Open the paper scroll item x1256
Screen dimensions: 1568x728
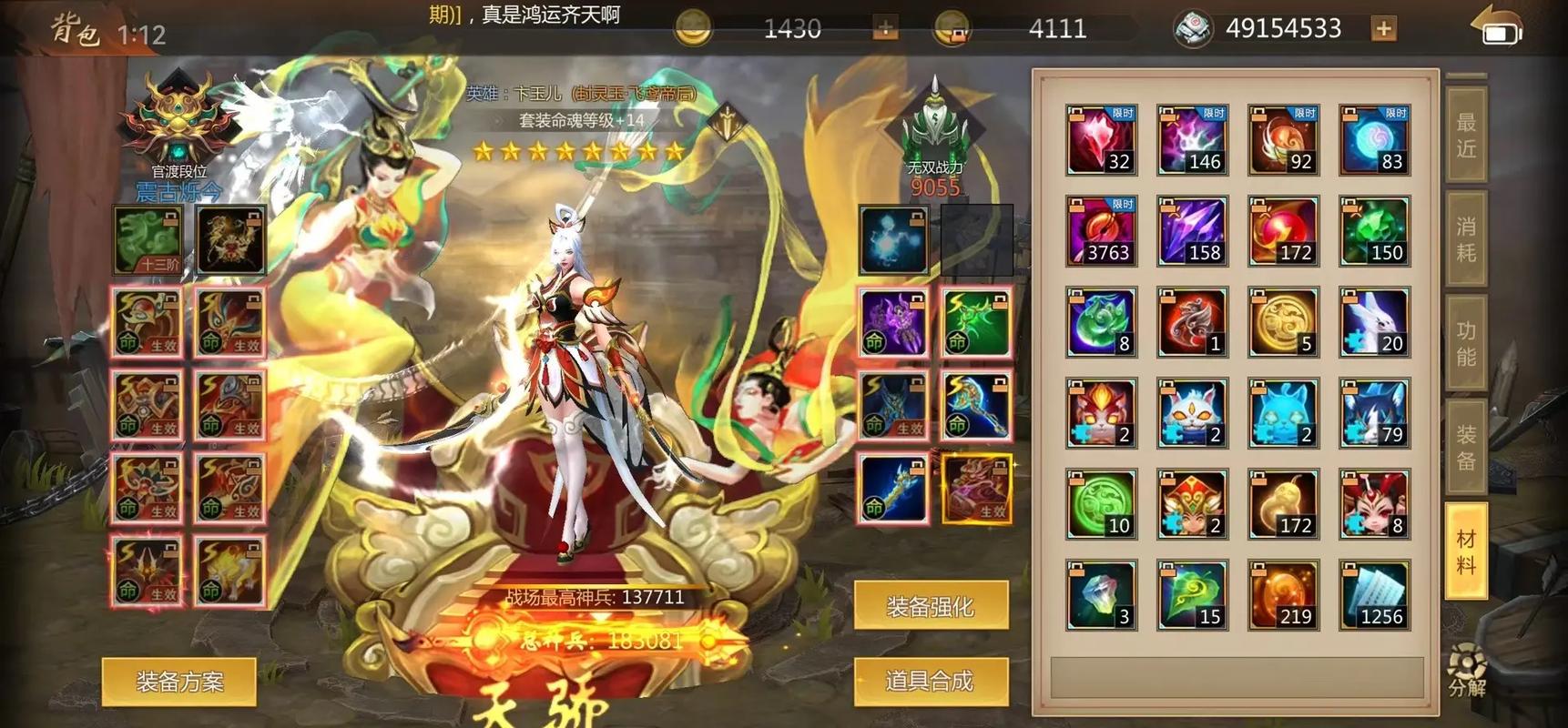(x=1375, y=594)
